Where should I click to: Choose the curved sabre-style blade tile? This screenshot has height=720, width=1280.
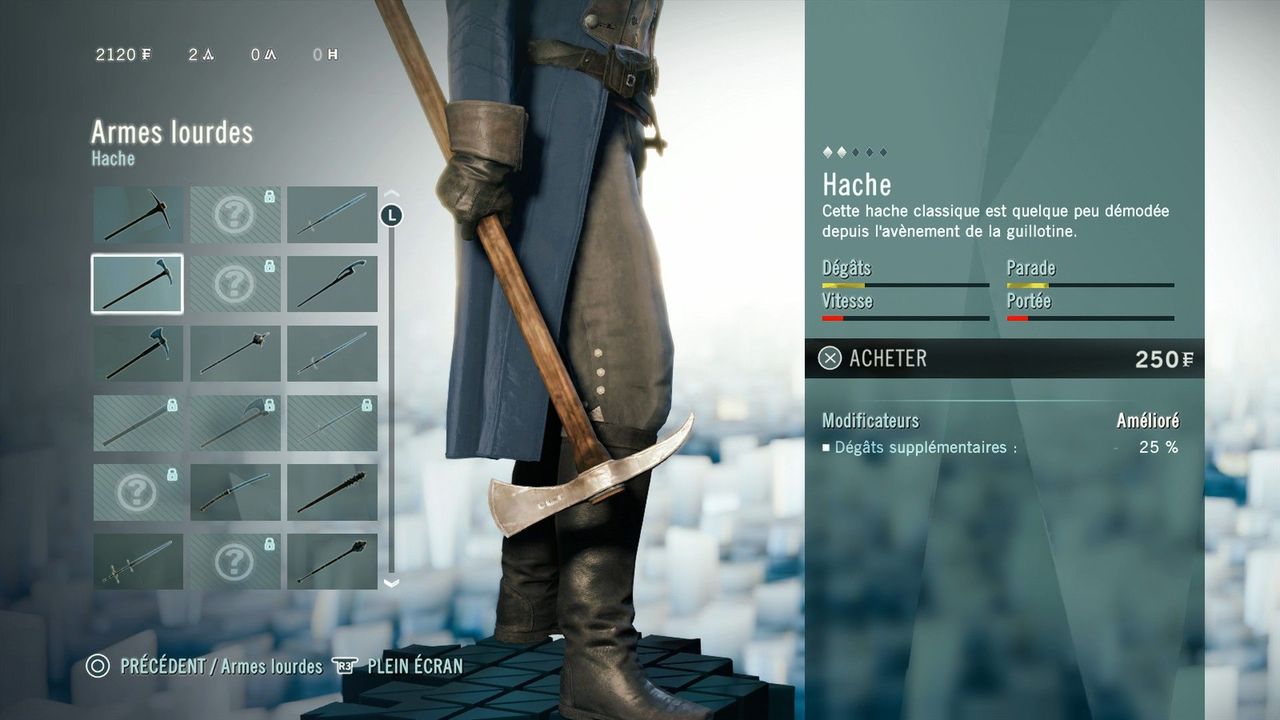235,492
